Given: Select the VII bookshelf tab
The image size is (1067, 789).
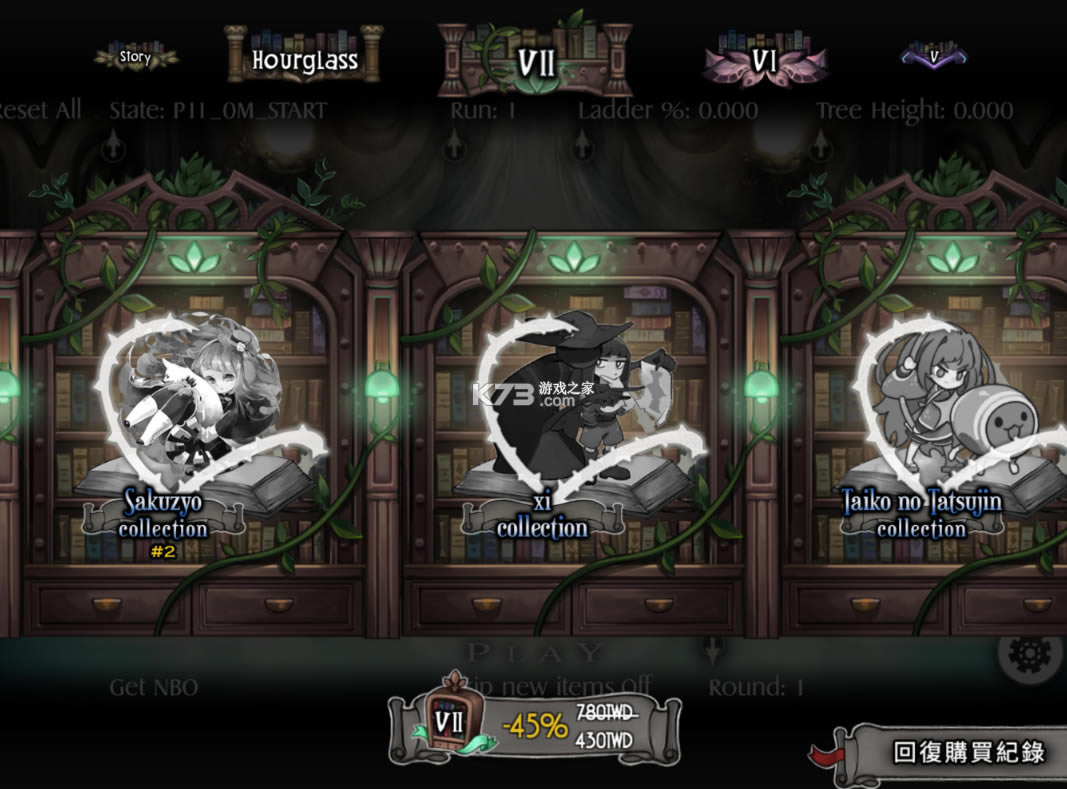Looking at the screenshot, I should (x=535, y=61).
